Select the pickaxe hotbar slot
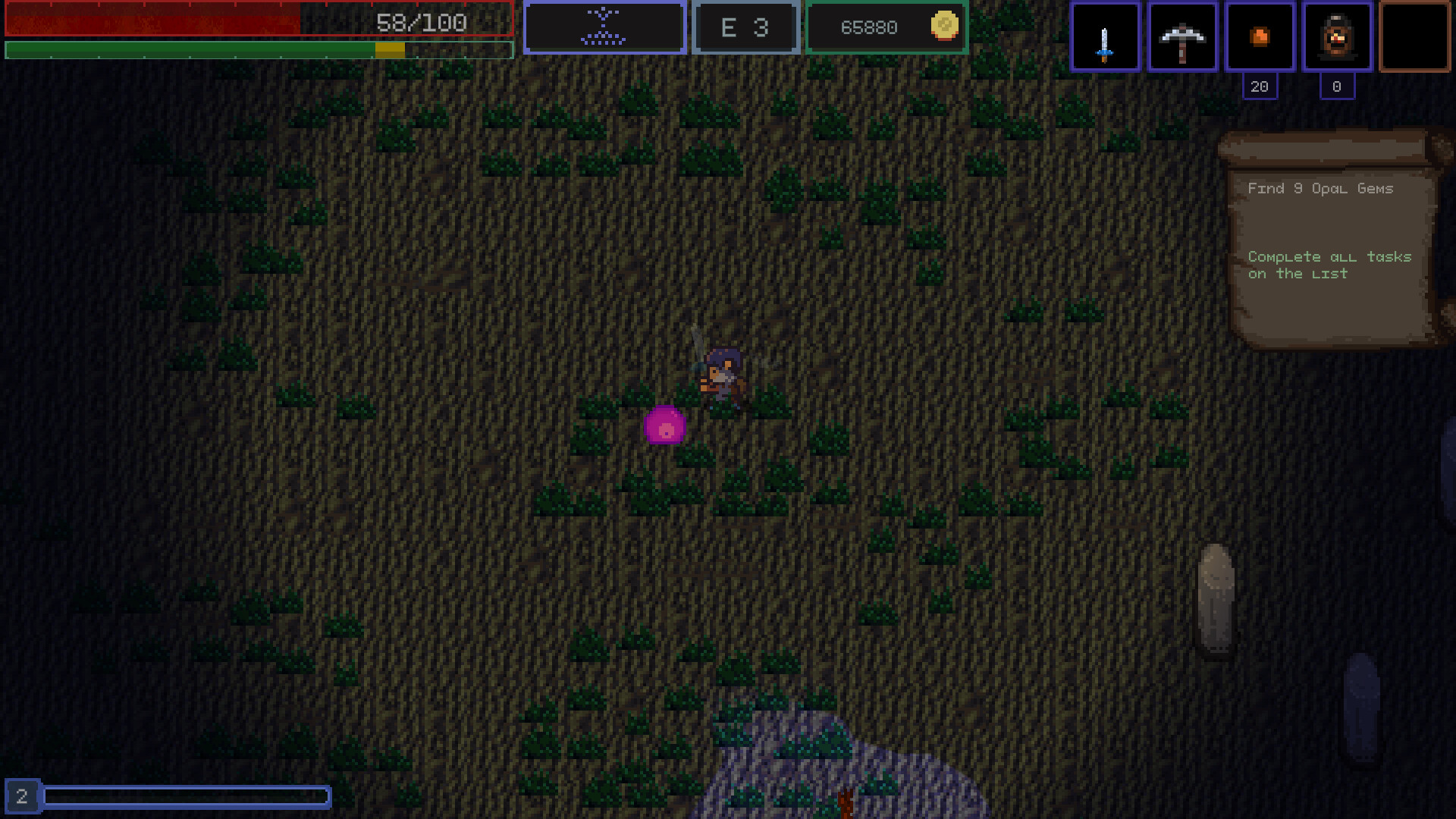Image resolution: width=1456 pixels, height=819 pixels. 1182,36
